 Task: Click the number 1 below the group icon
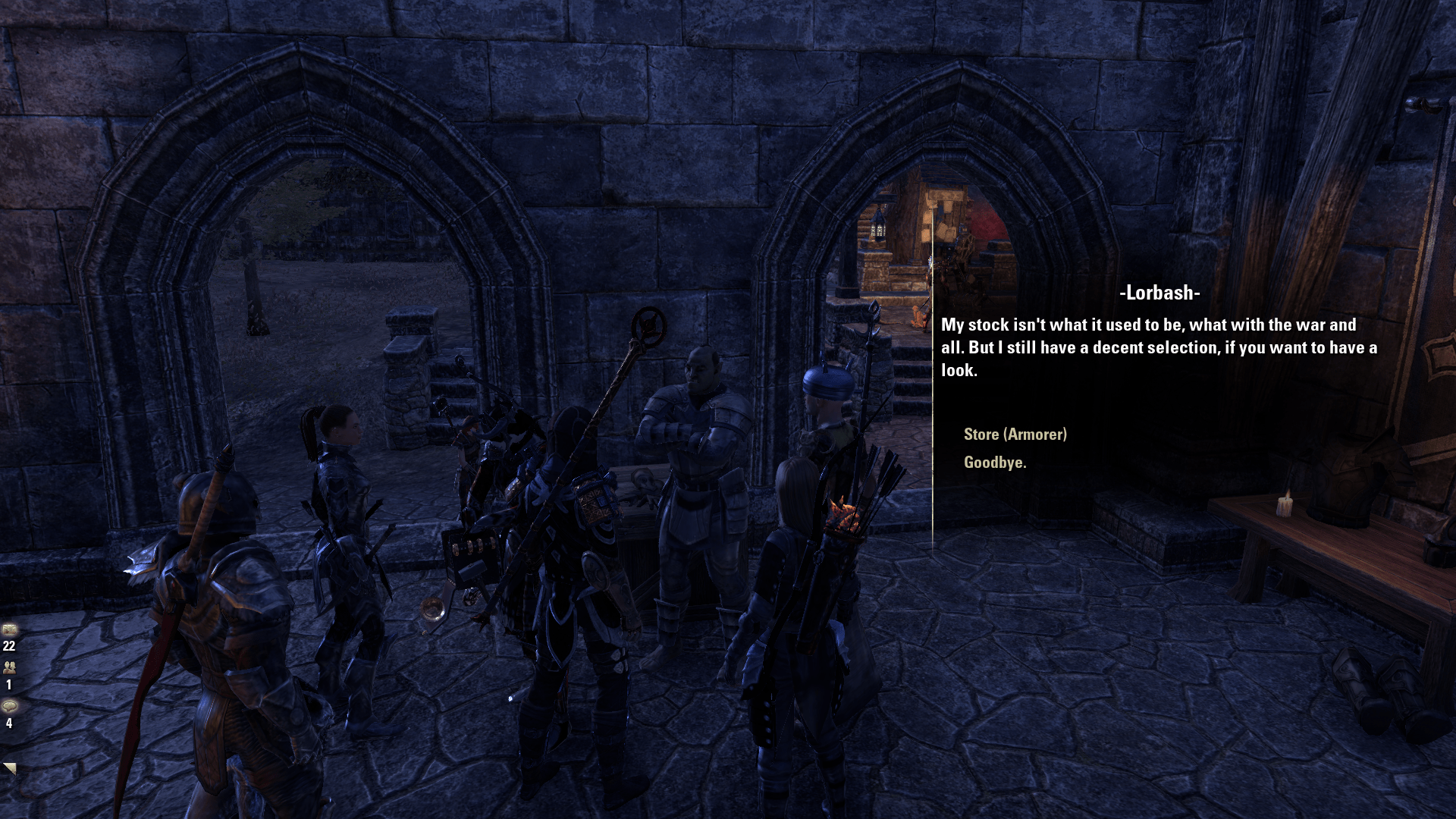(x=8, y=685)
